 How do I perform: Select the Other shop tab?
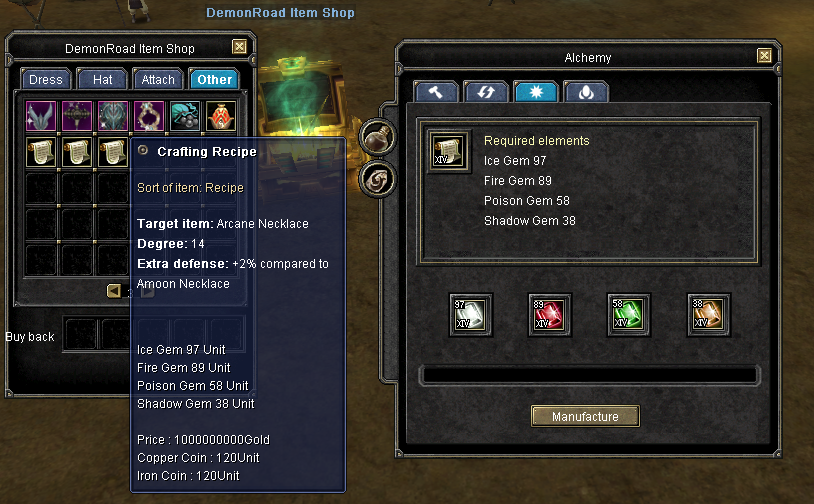click(x=214, y=79)
